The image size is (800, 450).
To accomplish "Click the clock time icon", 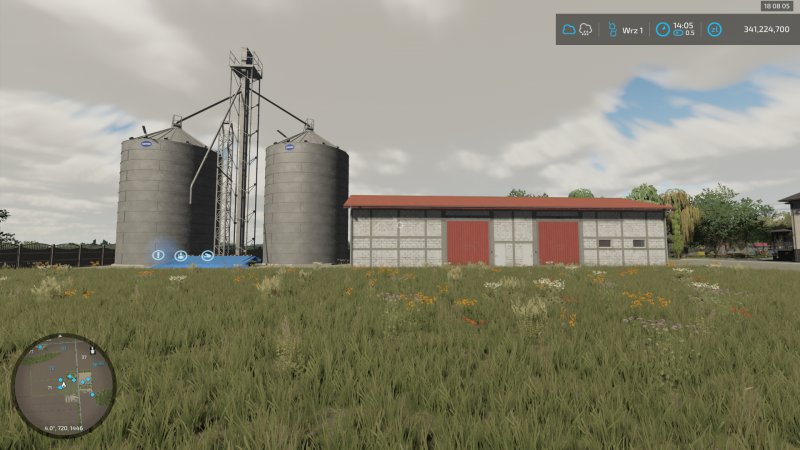I will [x=663, y=29].
